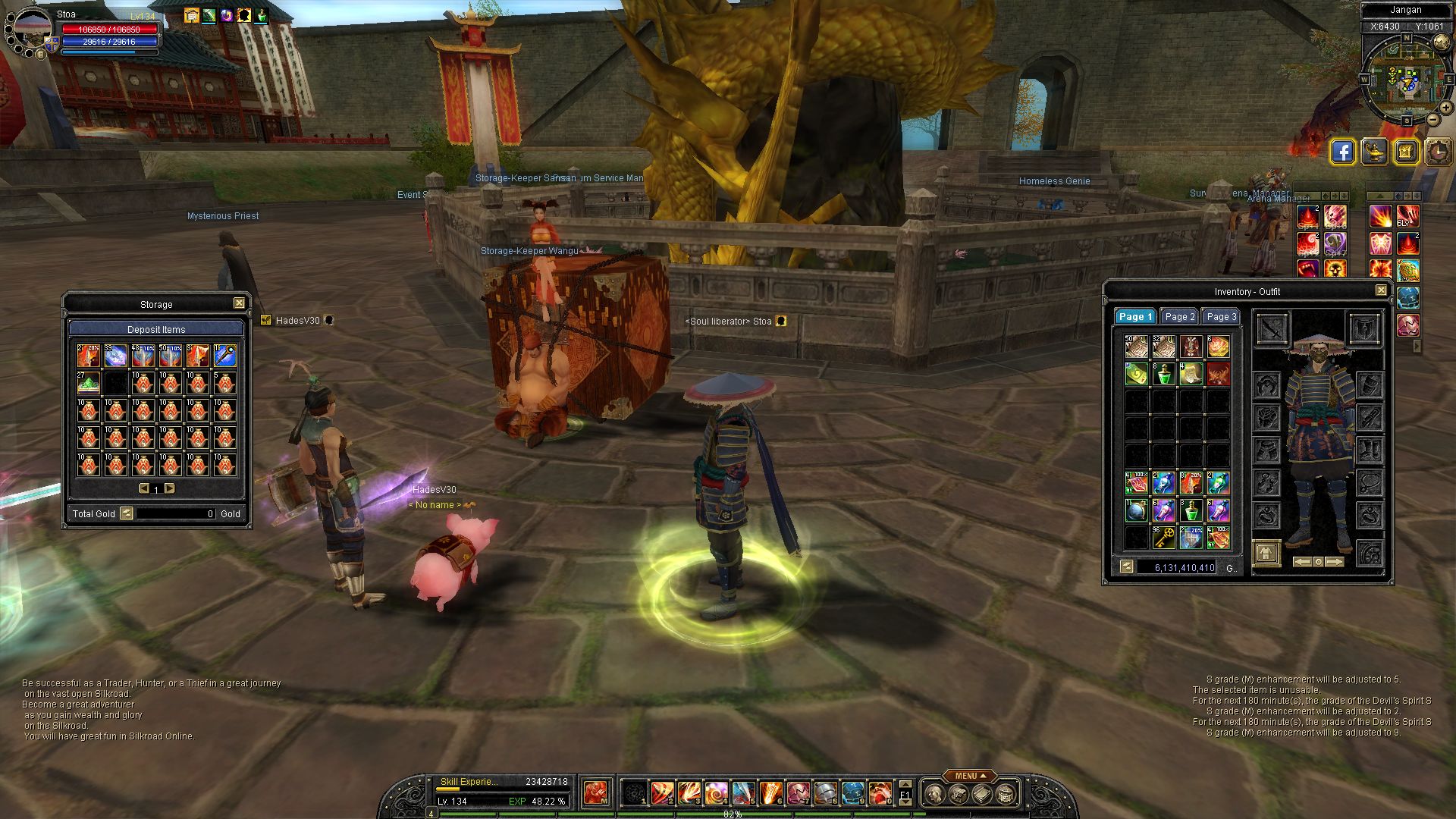Click the Deposit Items header button

coord(156,329)
